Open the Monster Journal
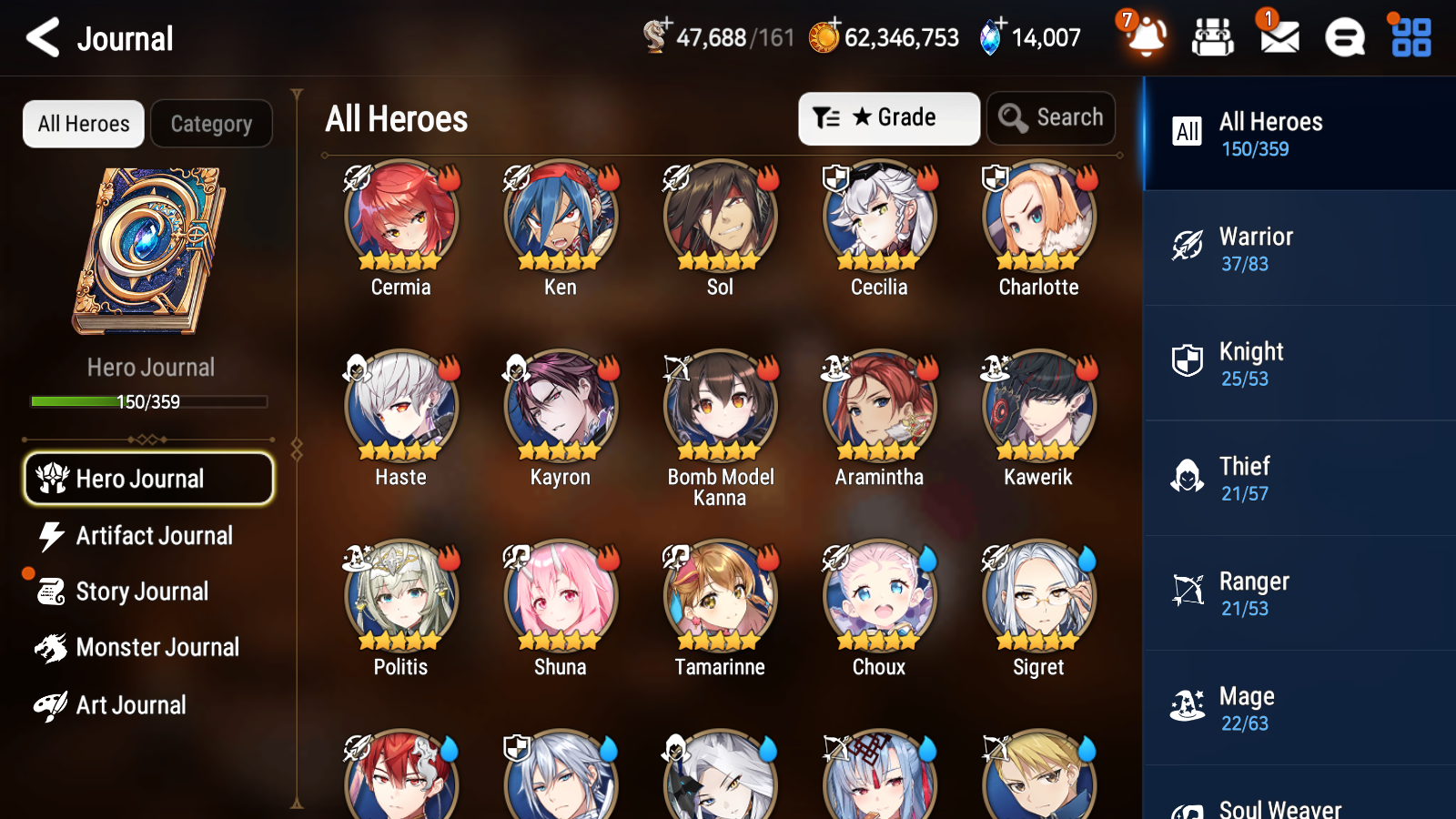Image resolution: width=1456 pixels, height=819 pixels. point(159,648)
